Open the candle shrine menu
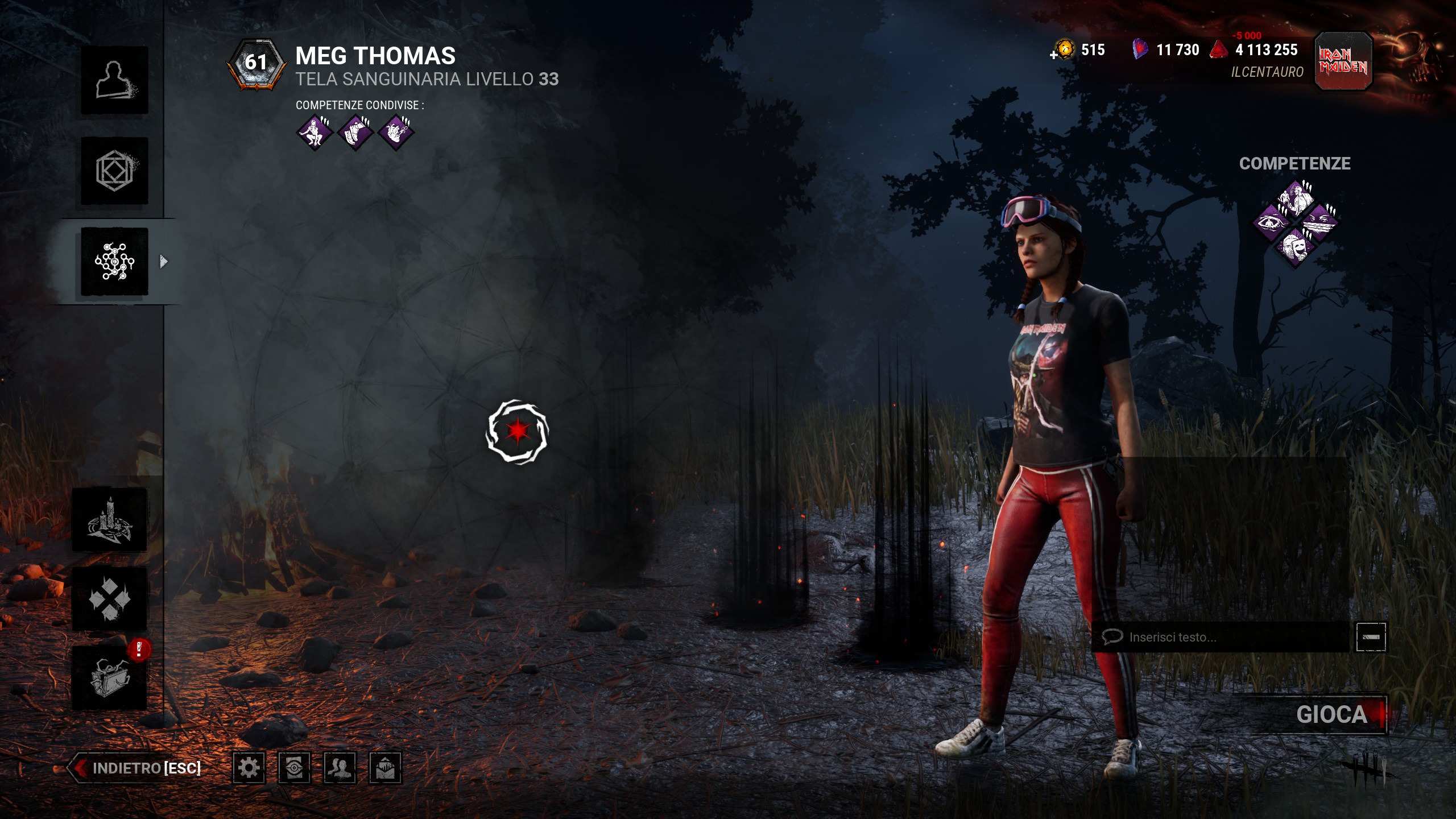Screen dimensions: 1456x819 click(110, 519)
